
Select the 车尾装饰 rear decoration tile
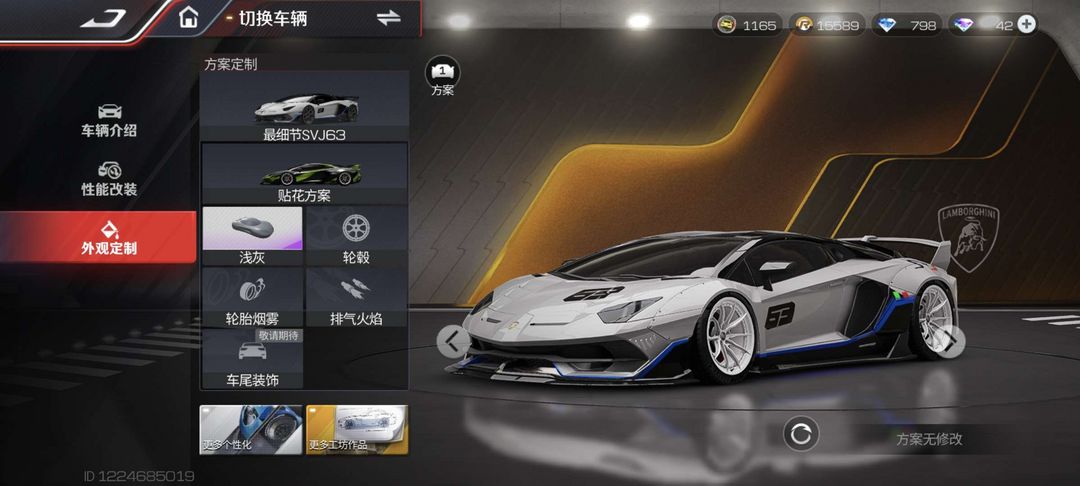[x=252, y=358]
